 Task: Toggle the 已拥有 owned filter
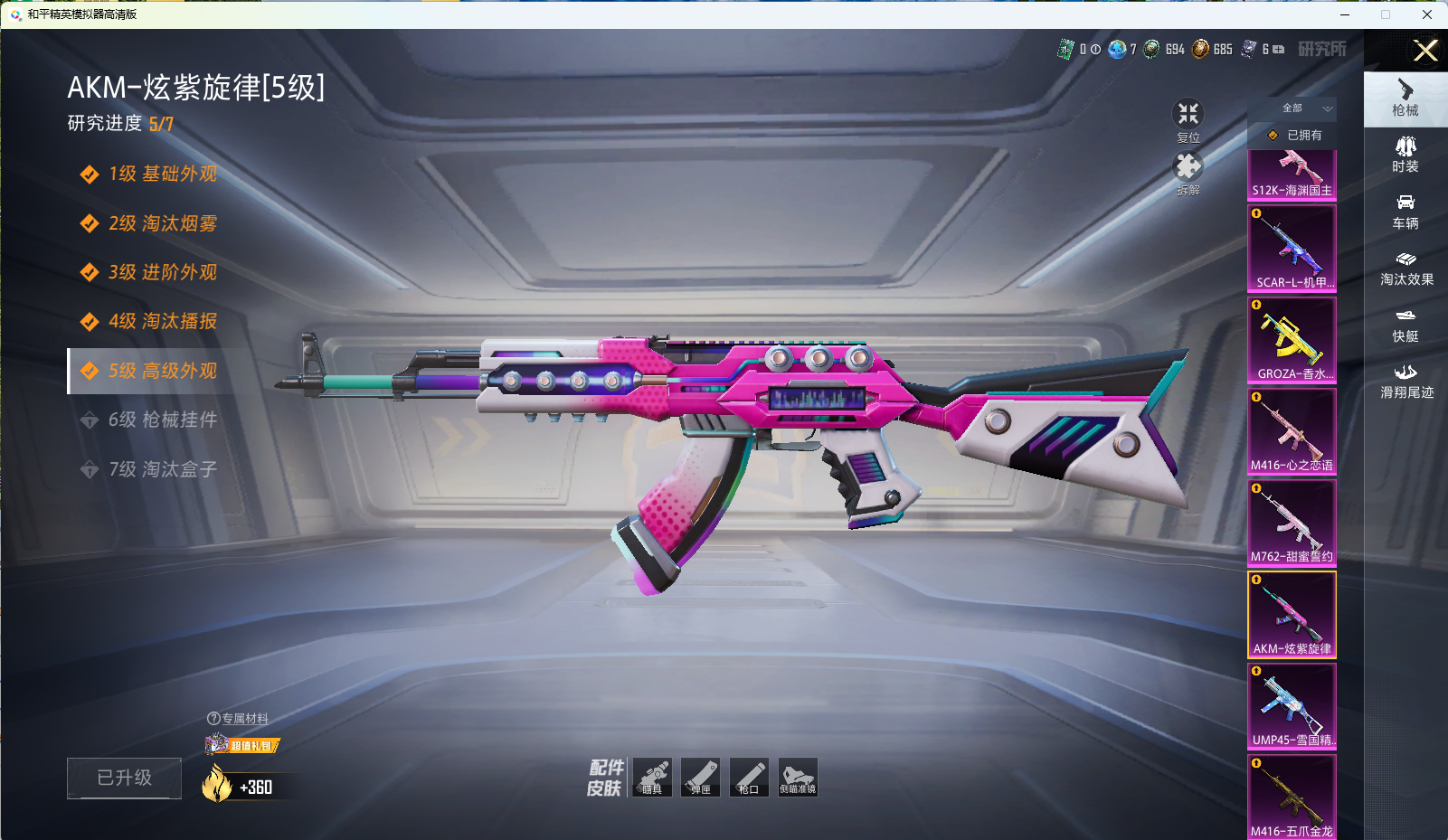point(1292,136)
